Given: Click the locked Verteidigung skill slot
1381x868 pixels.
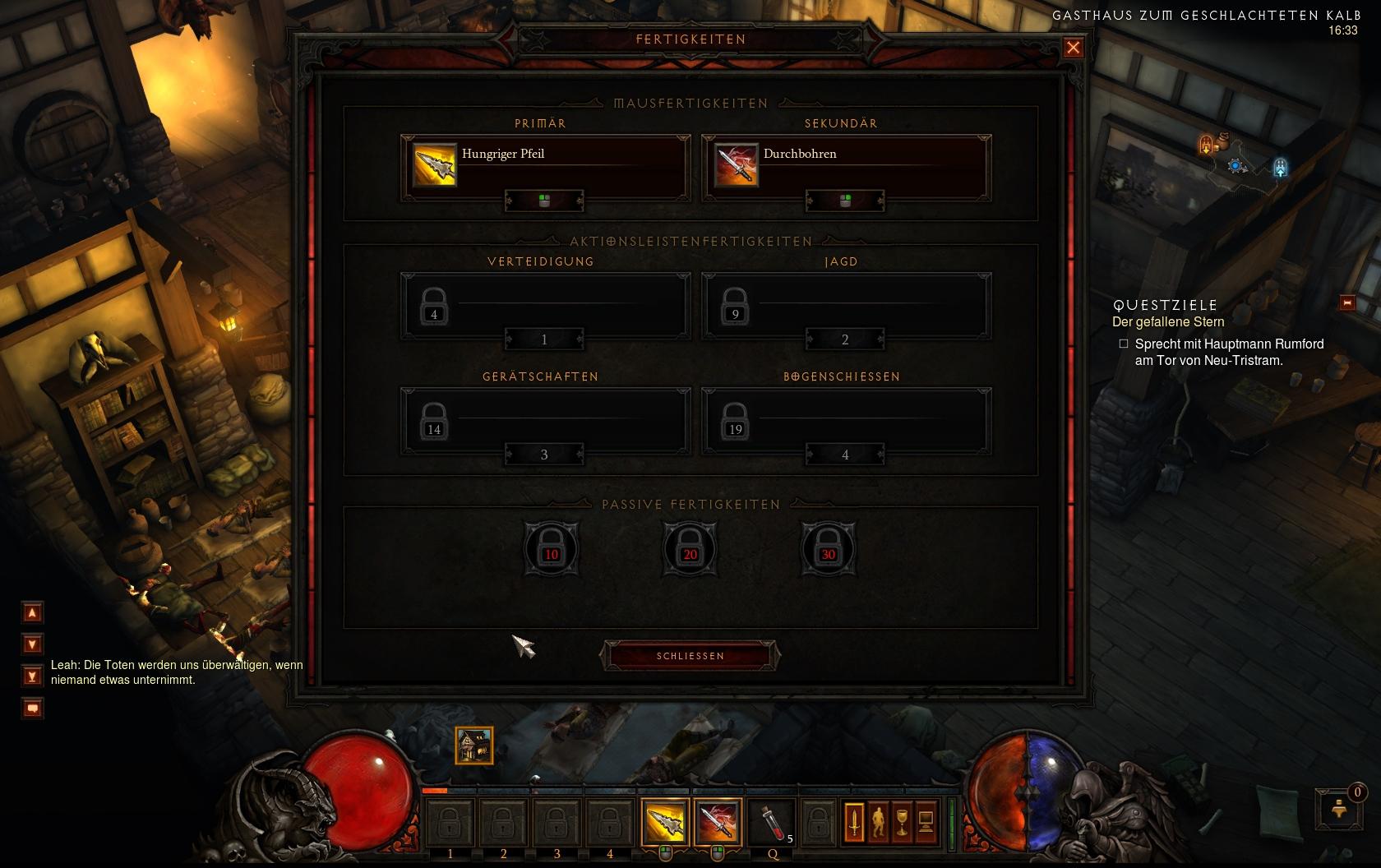Looking at the screenshot, I should click(x=545, y=304).
